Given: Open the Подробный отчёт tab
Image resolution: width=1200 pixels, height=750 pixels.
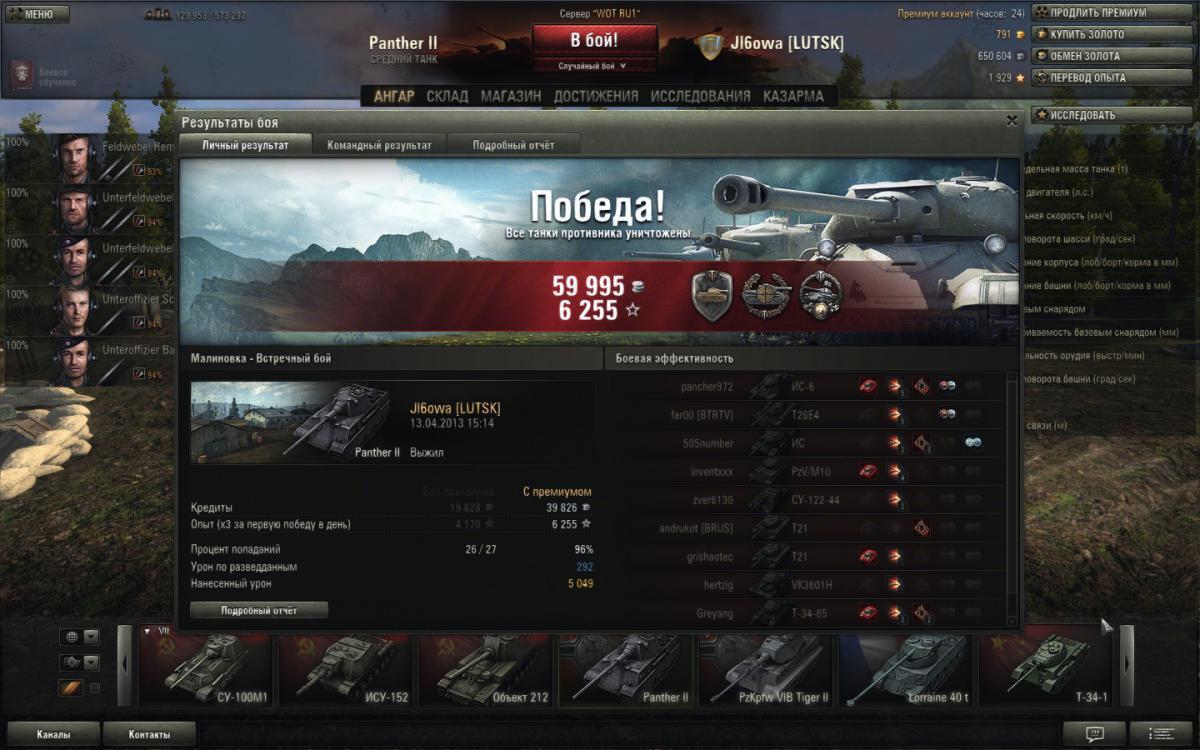Looking at the screenshot, I should [513, 145].
